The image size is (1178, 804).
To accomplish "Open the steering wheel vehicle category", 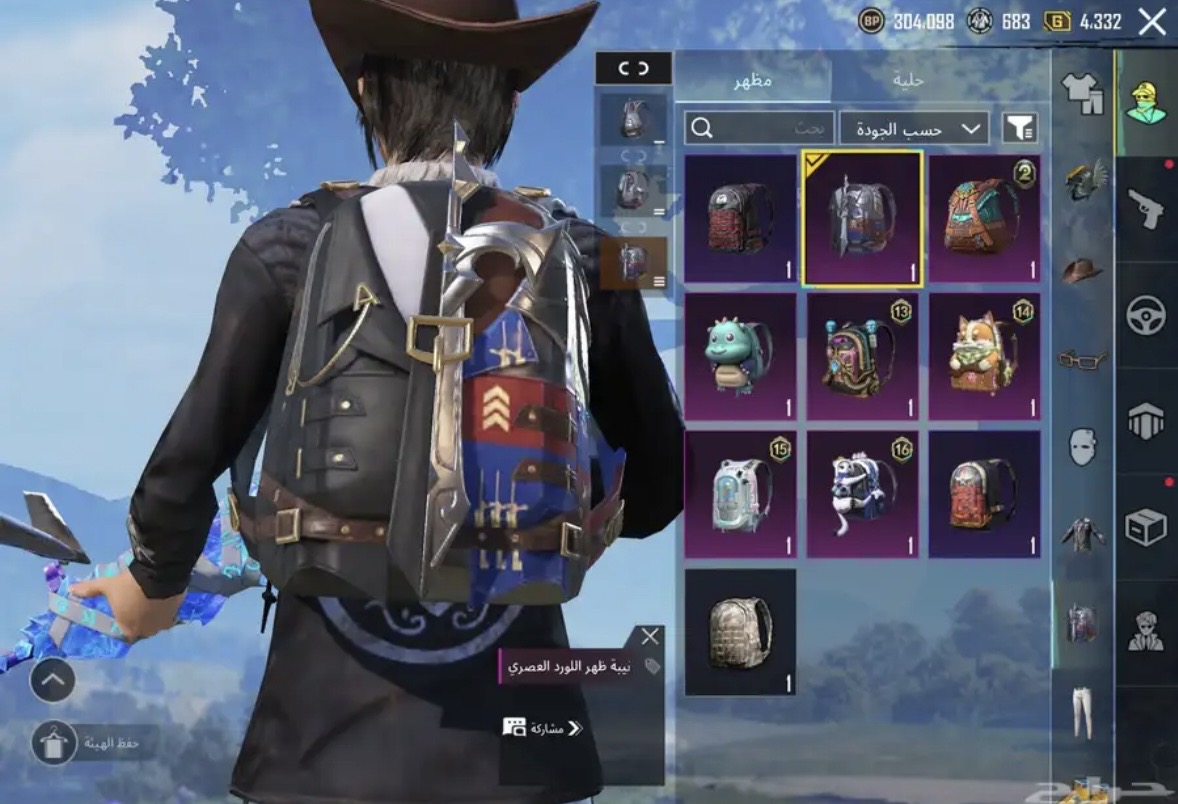I will pos(1145,316).
